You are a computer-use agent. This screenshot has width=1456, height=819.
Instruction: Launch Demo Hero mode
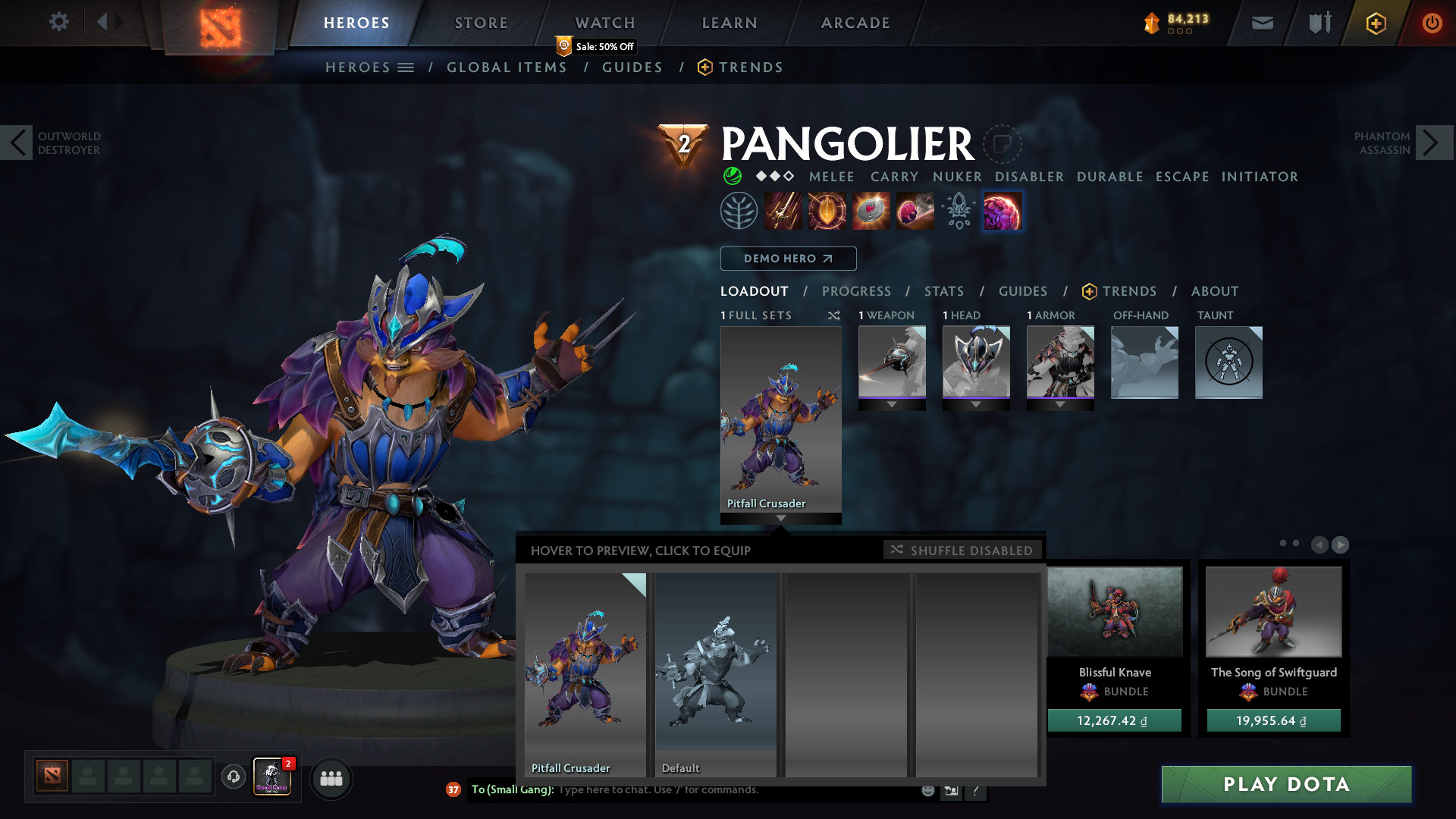[x=788, y=259]
